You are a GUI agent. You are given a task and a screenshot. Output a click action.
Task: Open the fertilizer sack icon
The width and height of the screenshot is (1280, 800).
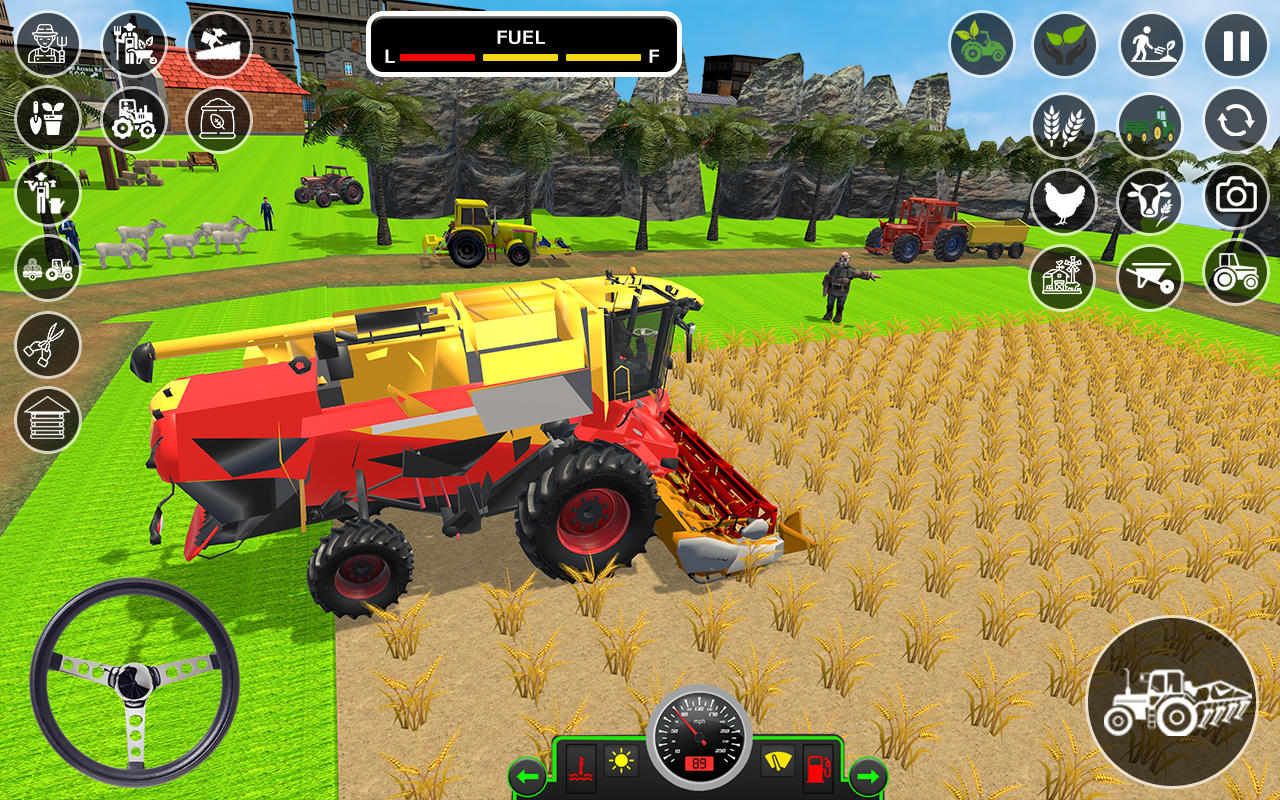coord(218,120)
